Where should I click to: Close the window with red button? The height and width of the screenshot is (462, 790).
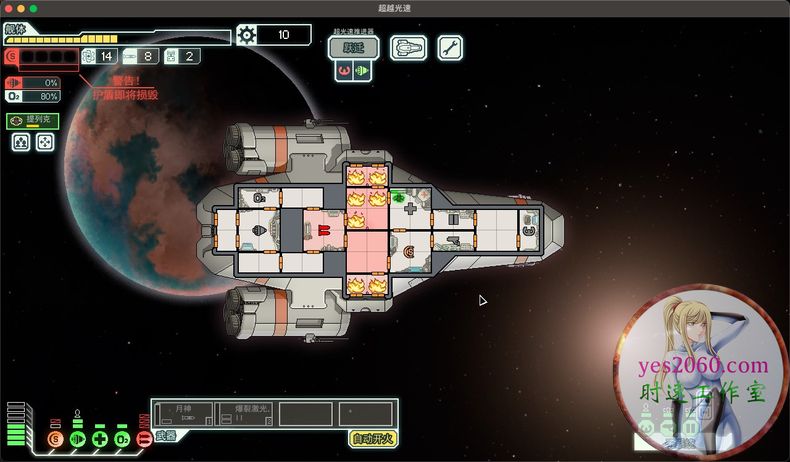click(8, 7)
